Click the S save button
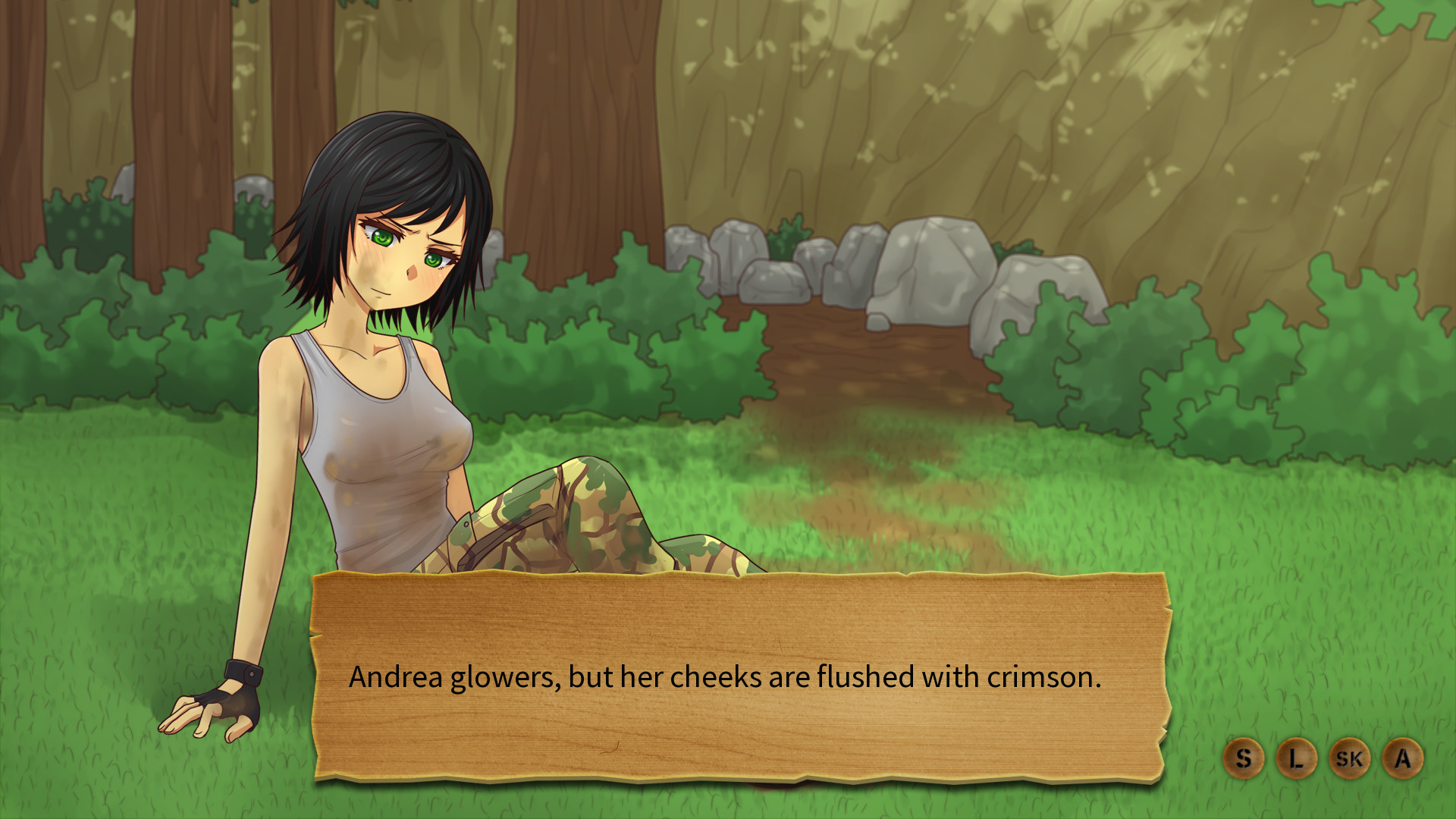The image size is (1456, 819). click(1243, 758)
